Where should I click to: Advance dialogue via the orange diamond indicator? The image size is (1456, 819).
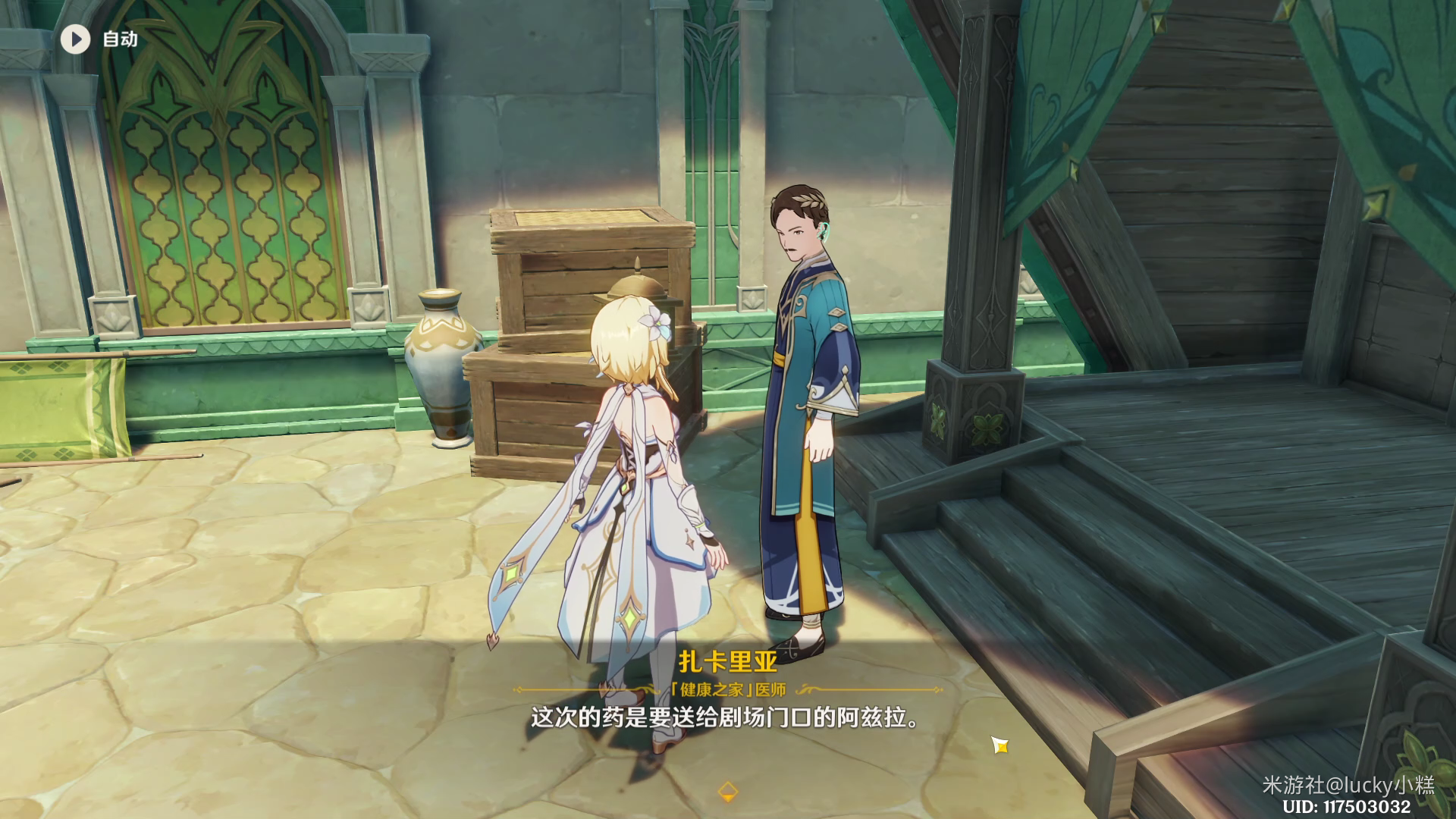click(727, 791)
